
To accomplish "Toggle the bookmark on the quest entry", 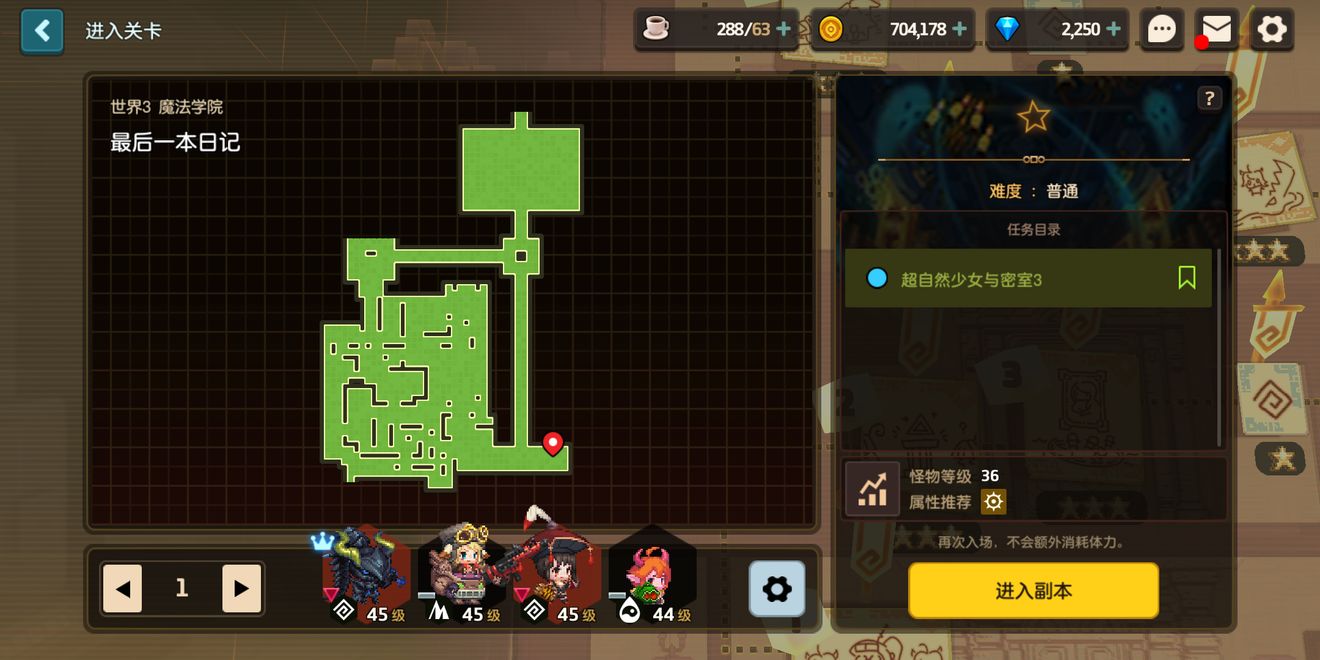I will (1187, 278).
